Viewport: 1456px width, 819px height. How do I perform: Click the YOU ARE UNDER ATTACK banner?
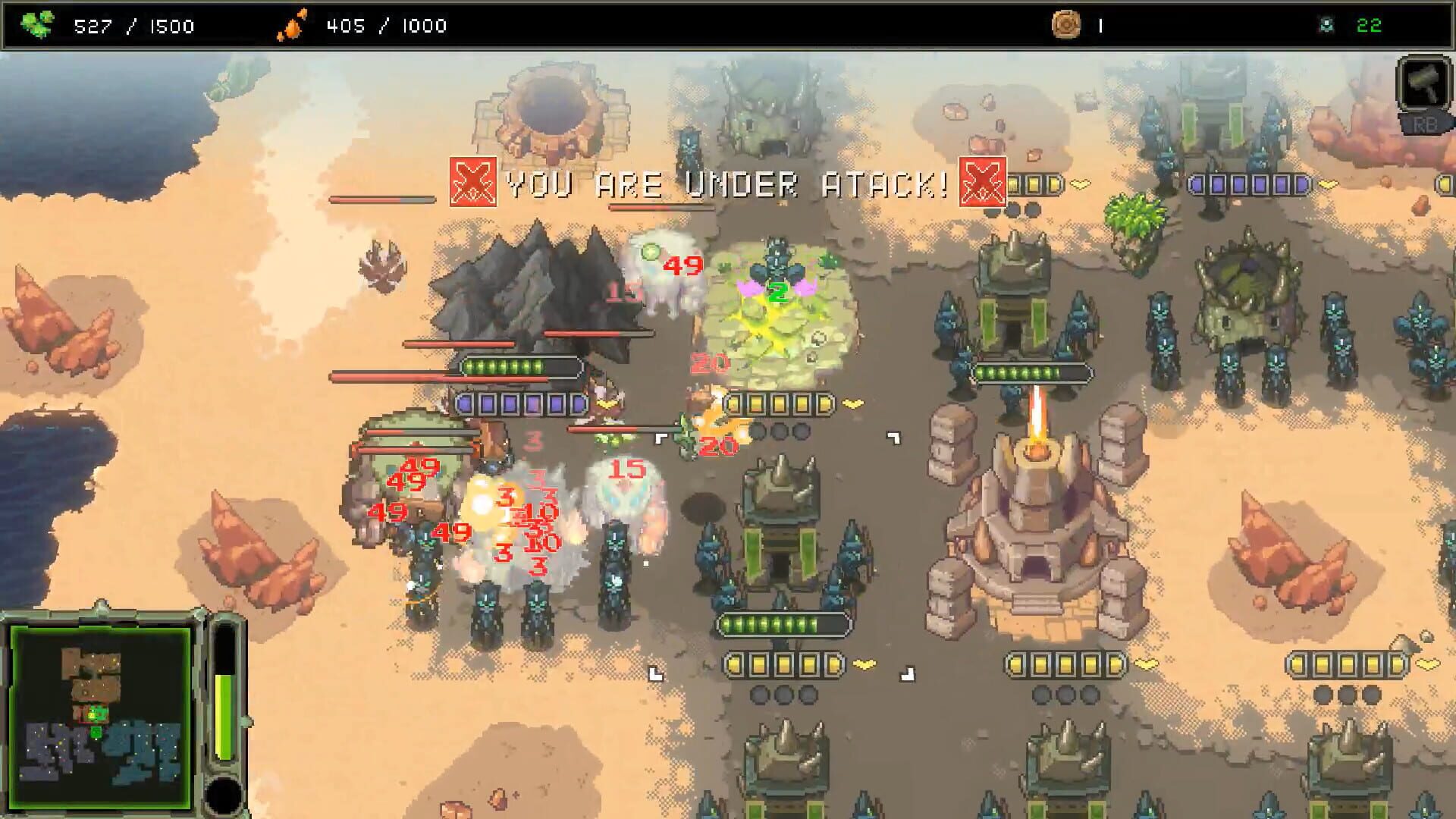pyautogui.click(x=724, y=180)
